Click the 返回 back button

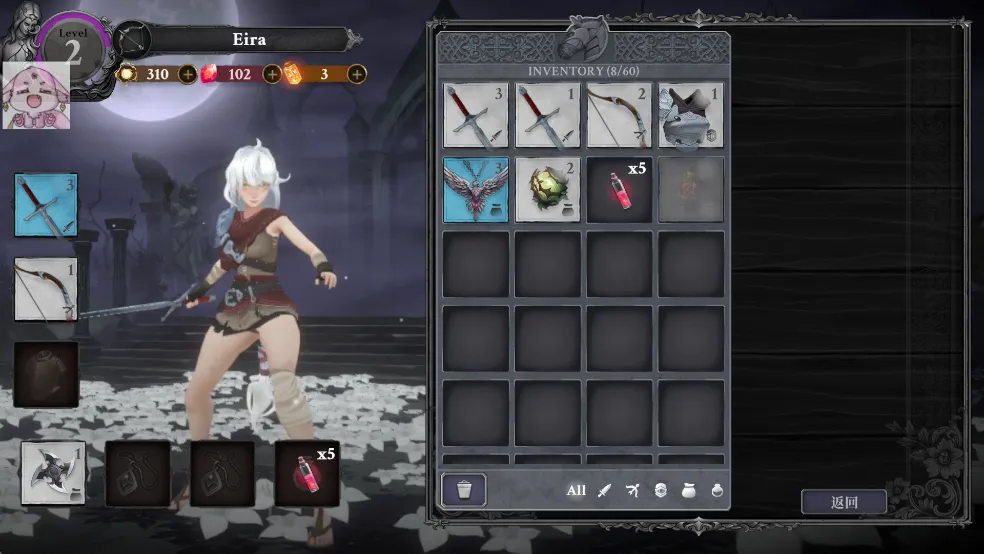843,502
